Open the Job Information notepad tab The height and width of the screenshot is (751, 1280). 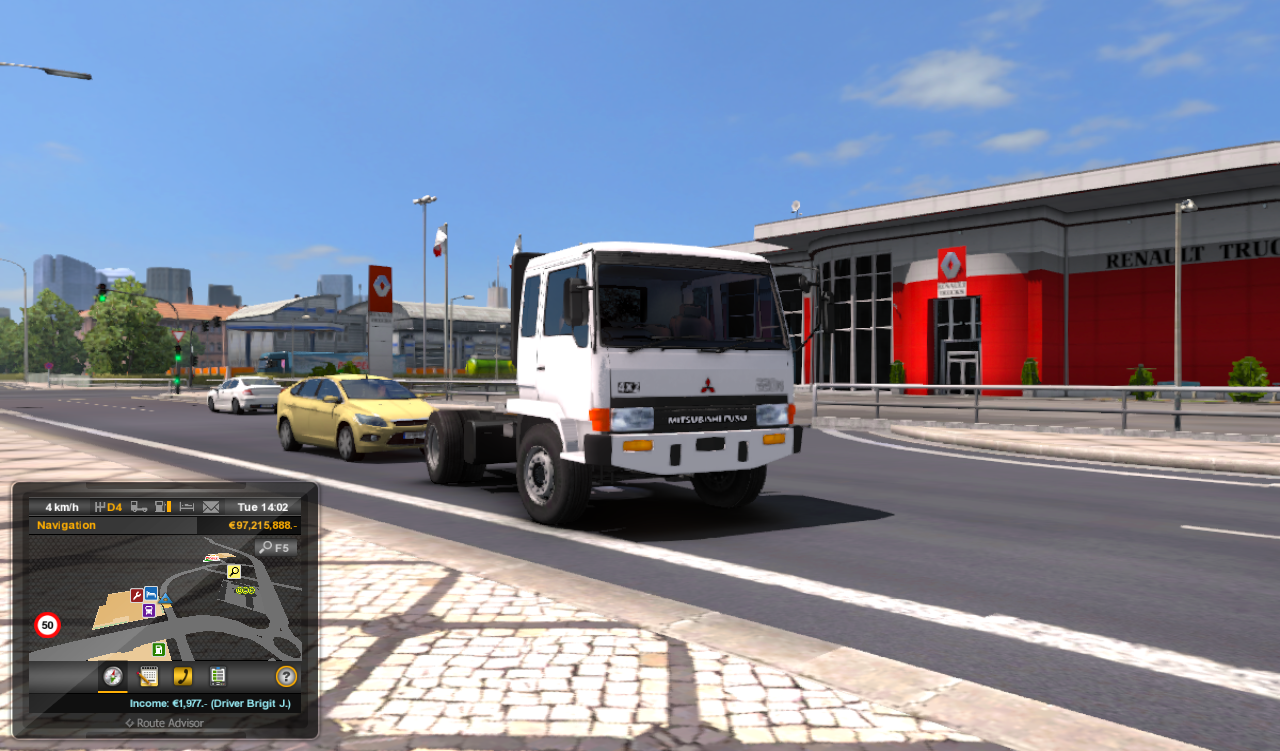coord(148,675)
